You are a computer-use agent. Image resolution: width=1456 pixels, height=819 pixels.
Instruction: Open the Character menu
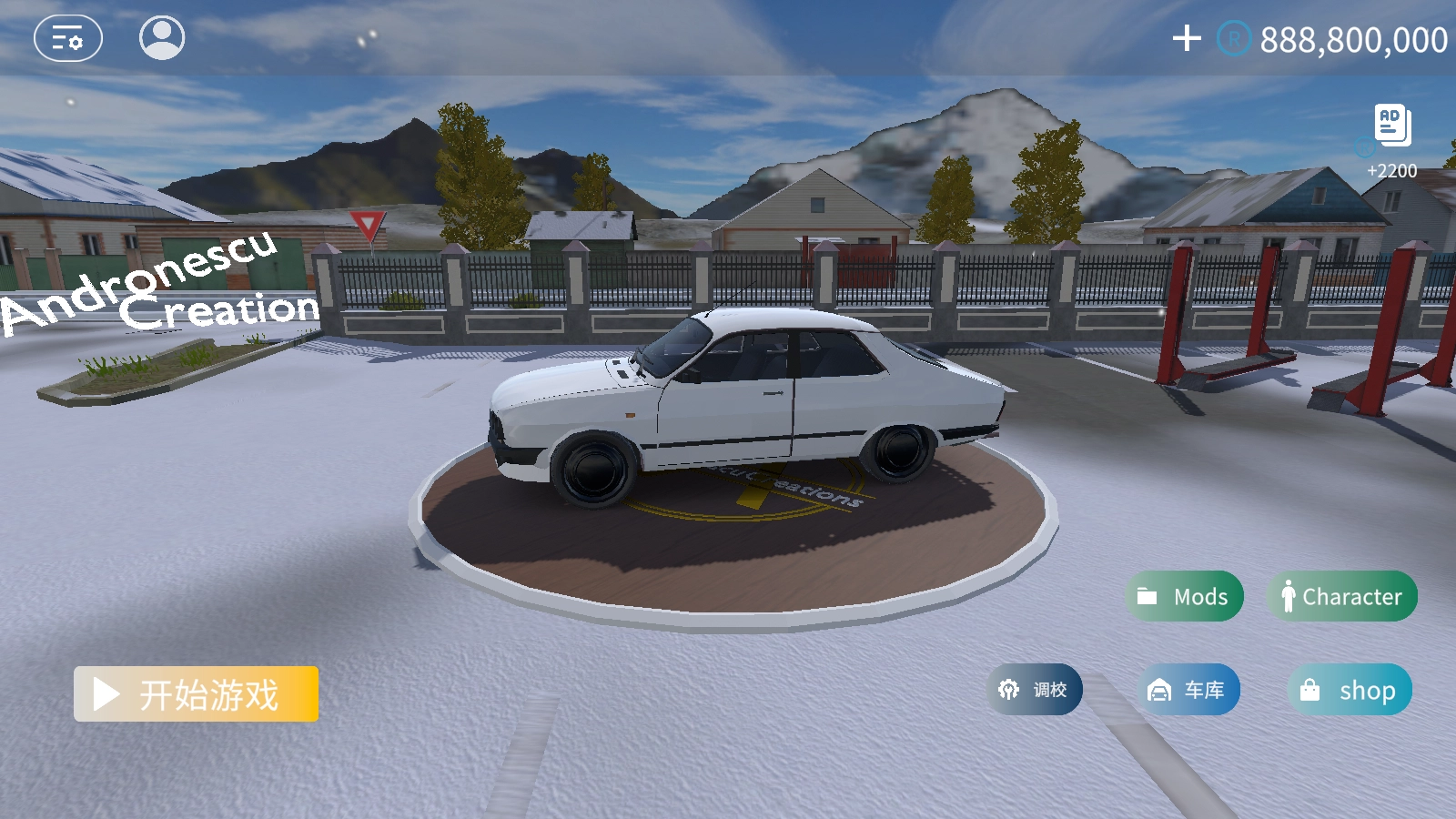coord(1342,597)
